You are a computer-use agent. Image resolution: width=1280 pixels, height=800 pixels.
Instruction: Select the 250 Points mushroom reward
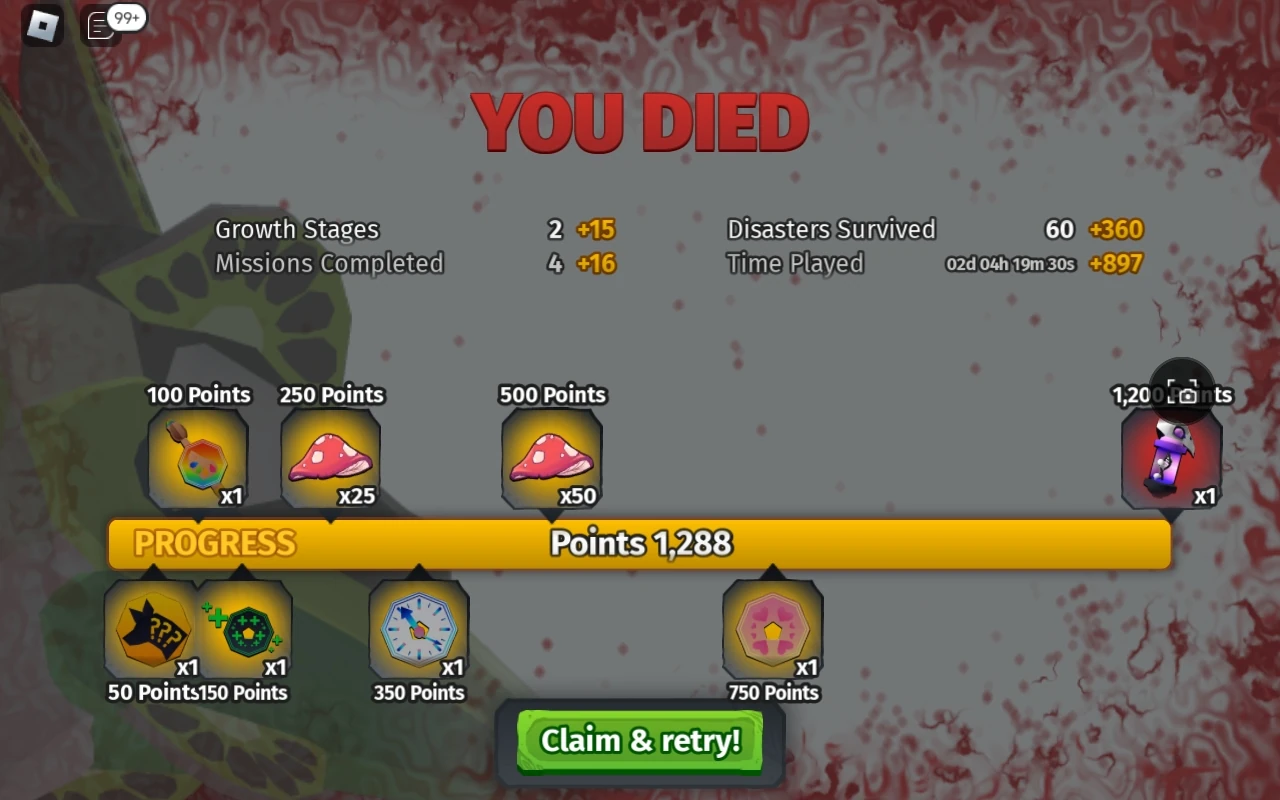coord(331,458)
